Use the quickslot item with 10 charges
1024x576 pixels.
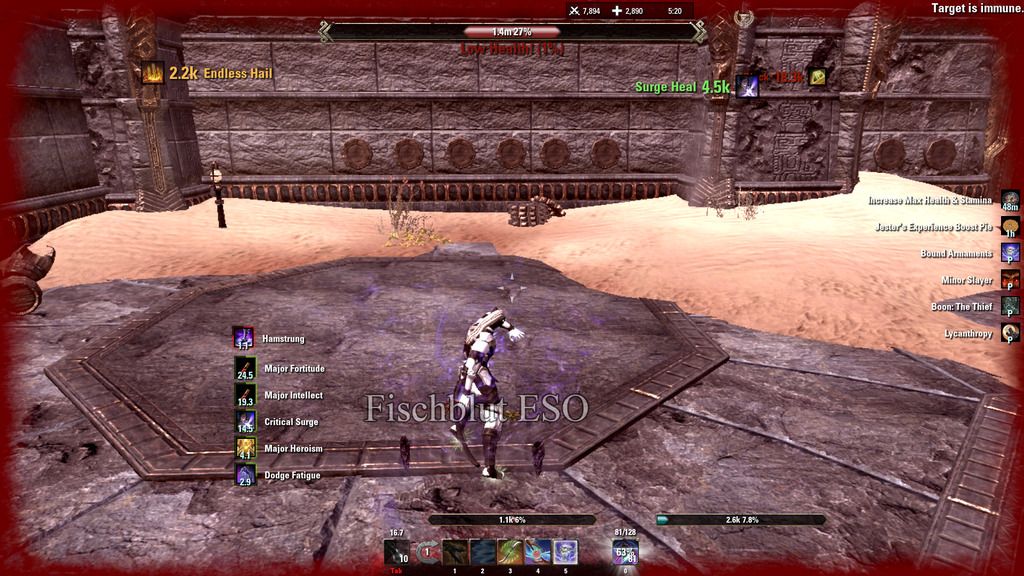coord(397,552)
